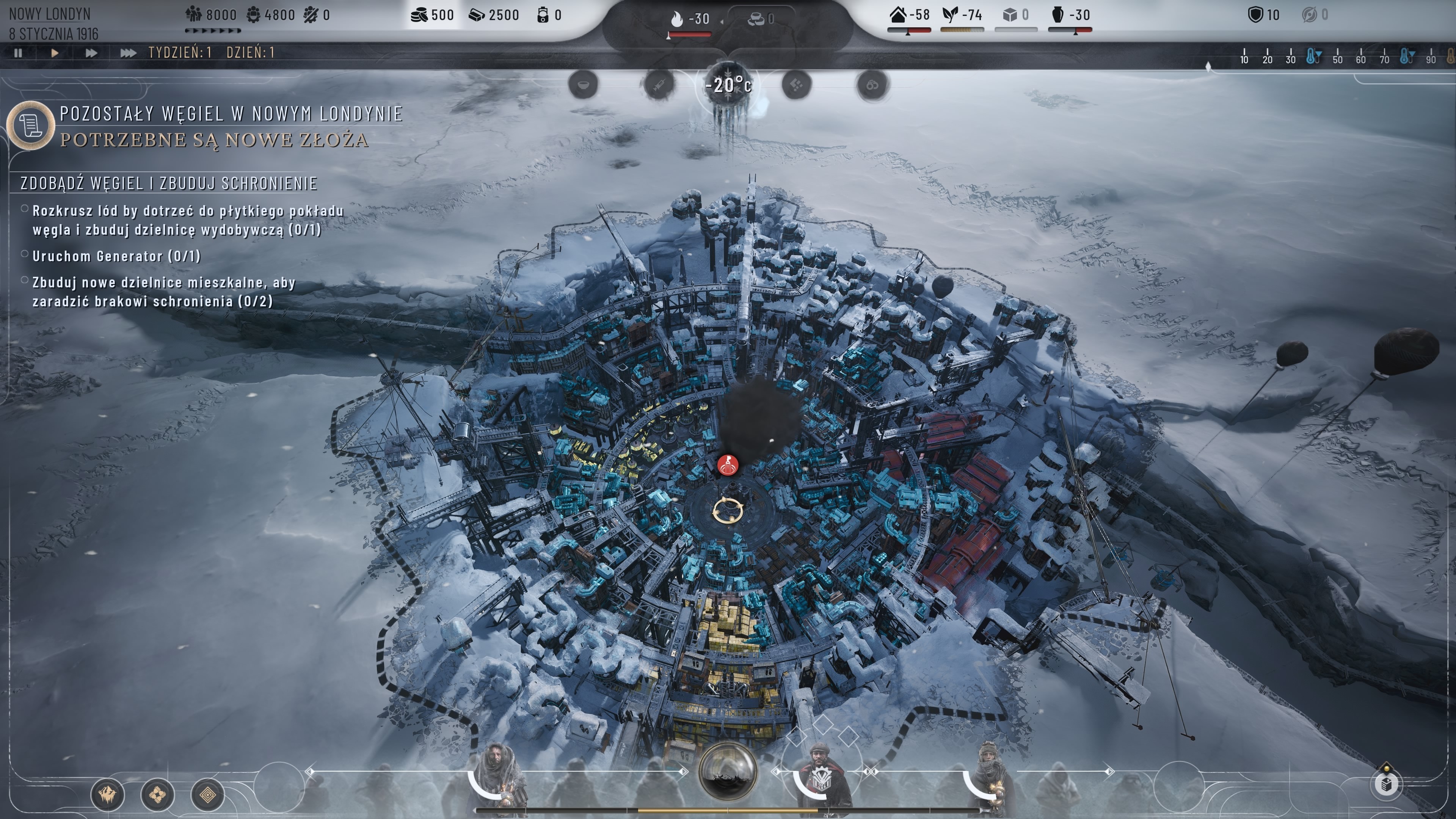Image resolution: width=1456 pixels, height=819 pixels.
Task: Open the stockpile cube button
Action: pos(1386,784)
